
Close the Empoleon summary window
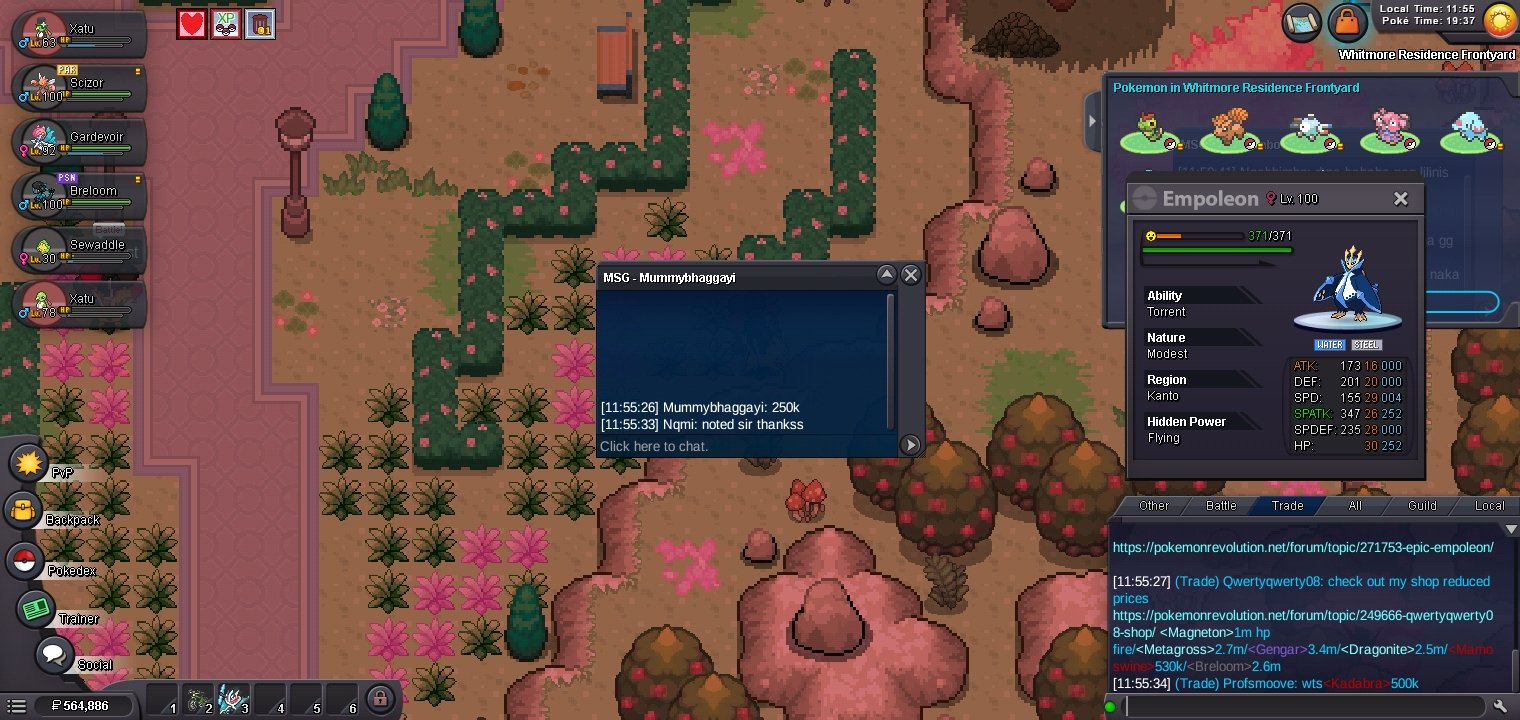click(1400, 199)
